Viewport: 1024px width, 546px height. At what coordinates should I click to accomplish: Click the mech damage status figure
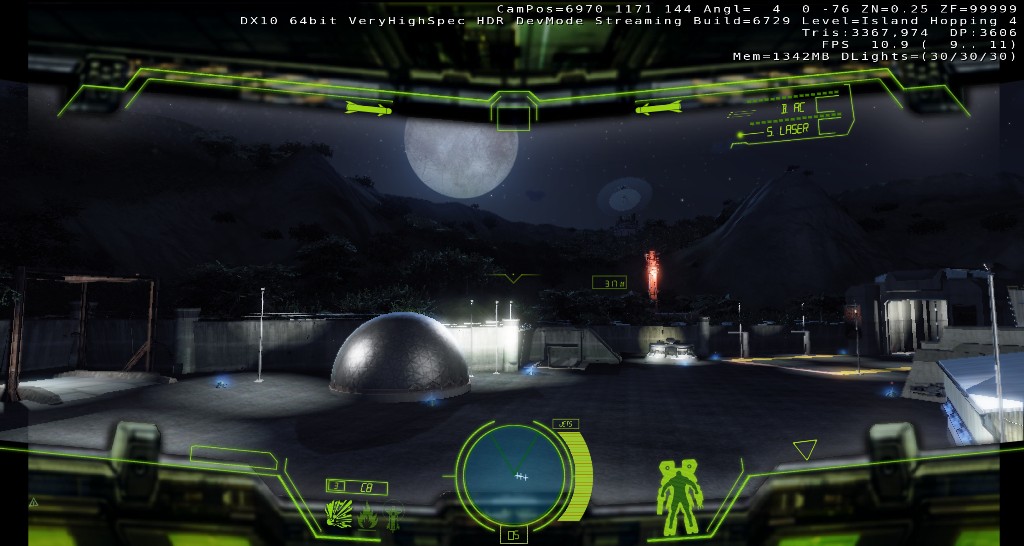[x=677, y=494]
